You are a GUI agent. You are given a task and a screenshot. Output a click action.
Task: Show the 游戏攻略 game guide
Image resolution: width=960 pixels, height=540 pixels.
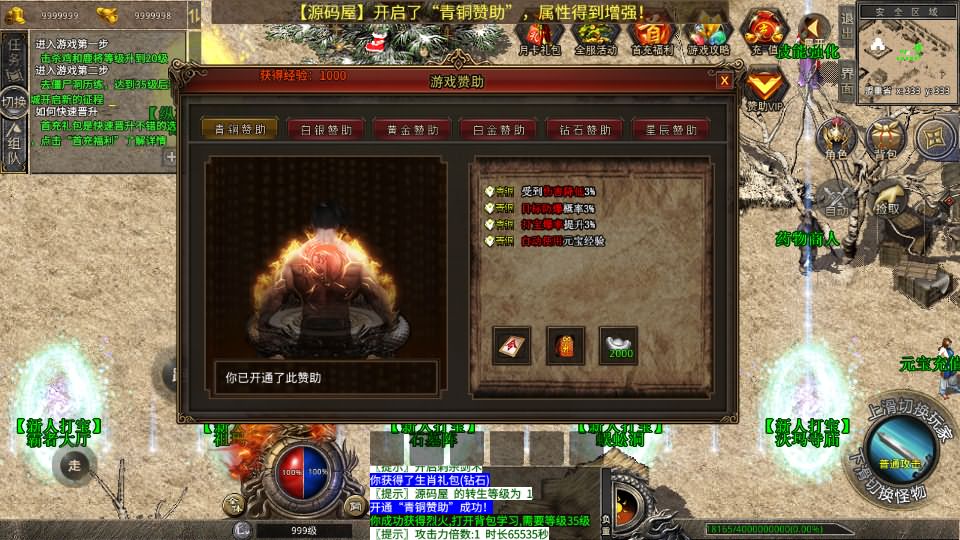pos(708,35)
